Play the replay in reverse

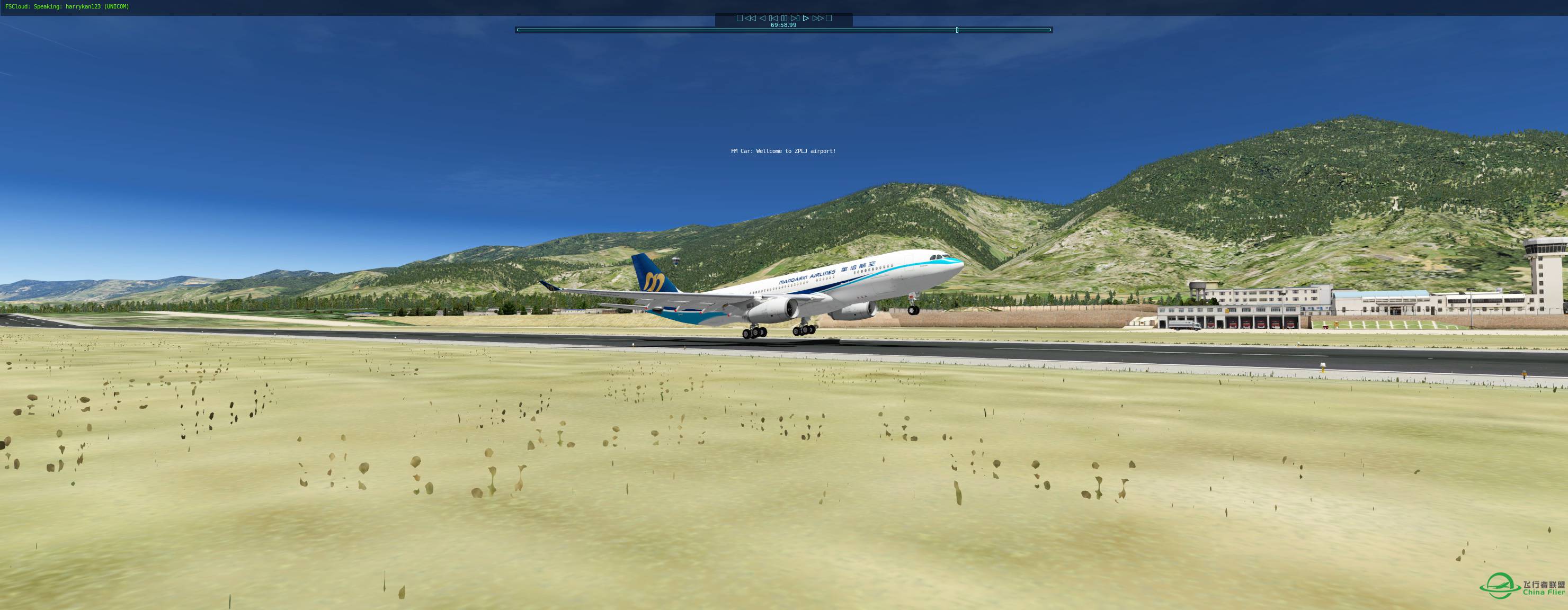coord(762,18)
